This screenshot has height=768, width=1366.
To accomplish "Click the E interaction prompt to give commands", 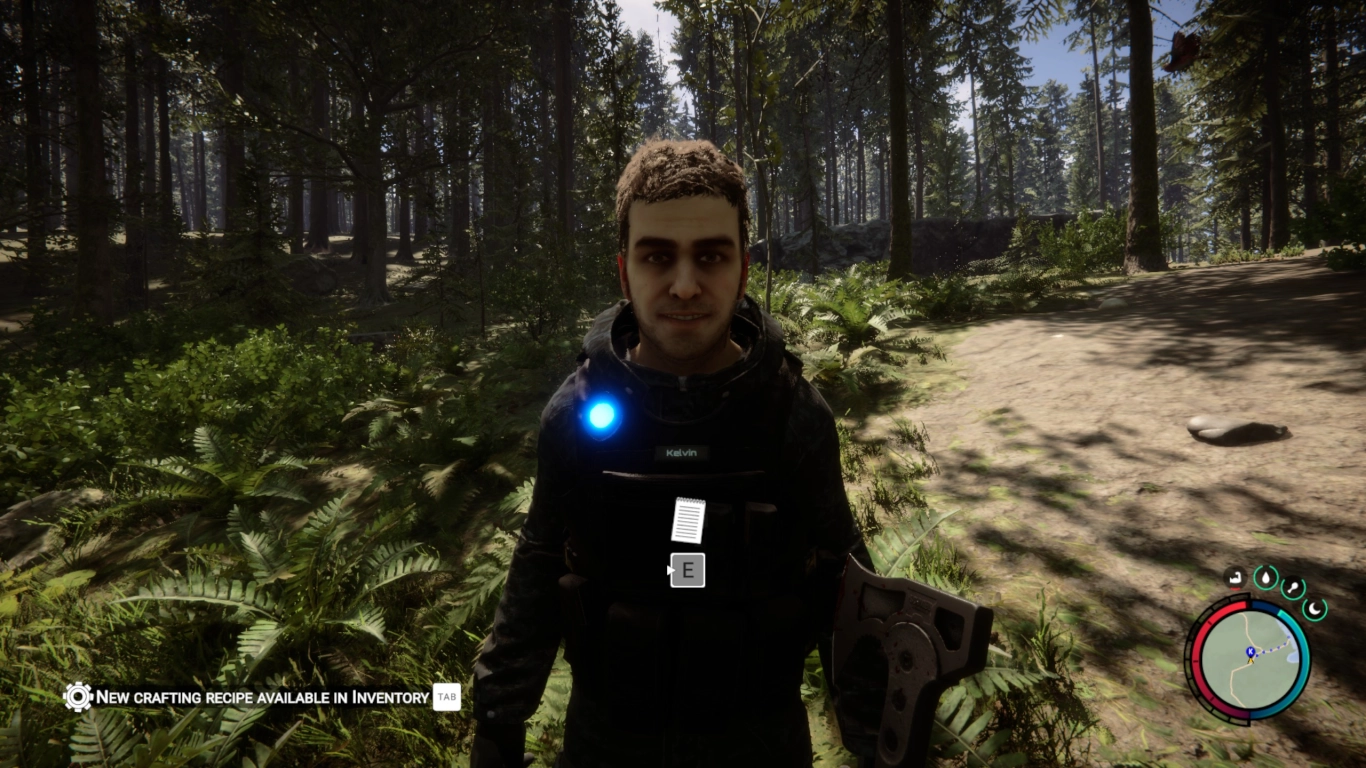I will 687,569.
